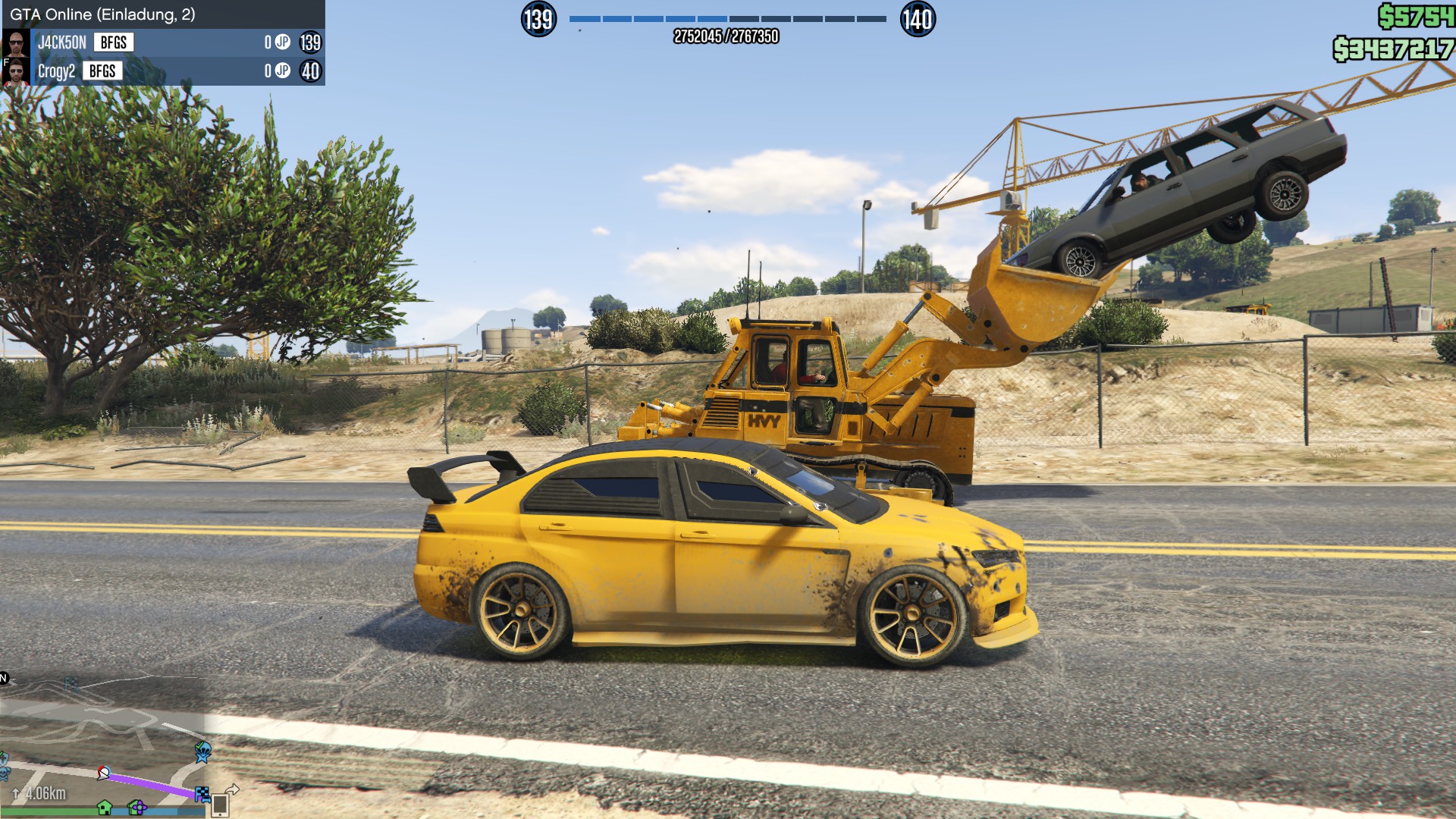Click Crogy2's player portrait
The height and width of the screenshot is (819, 1456).
16,72
